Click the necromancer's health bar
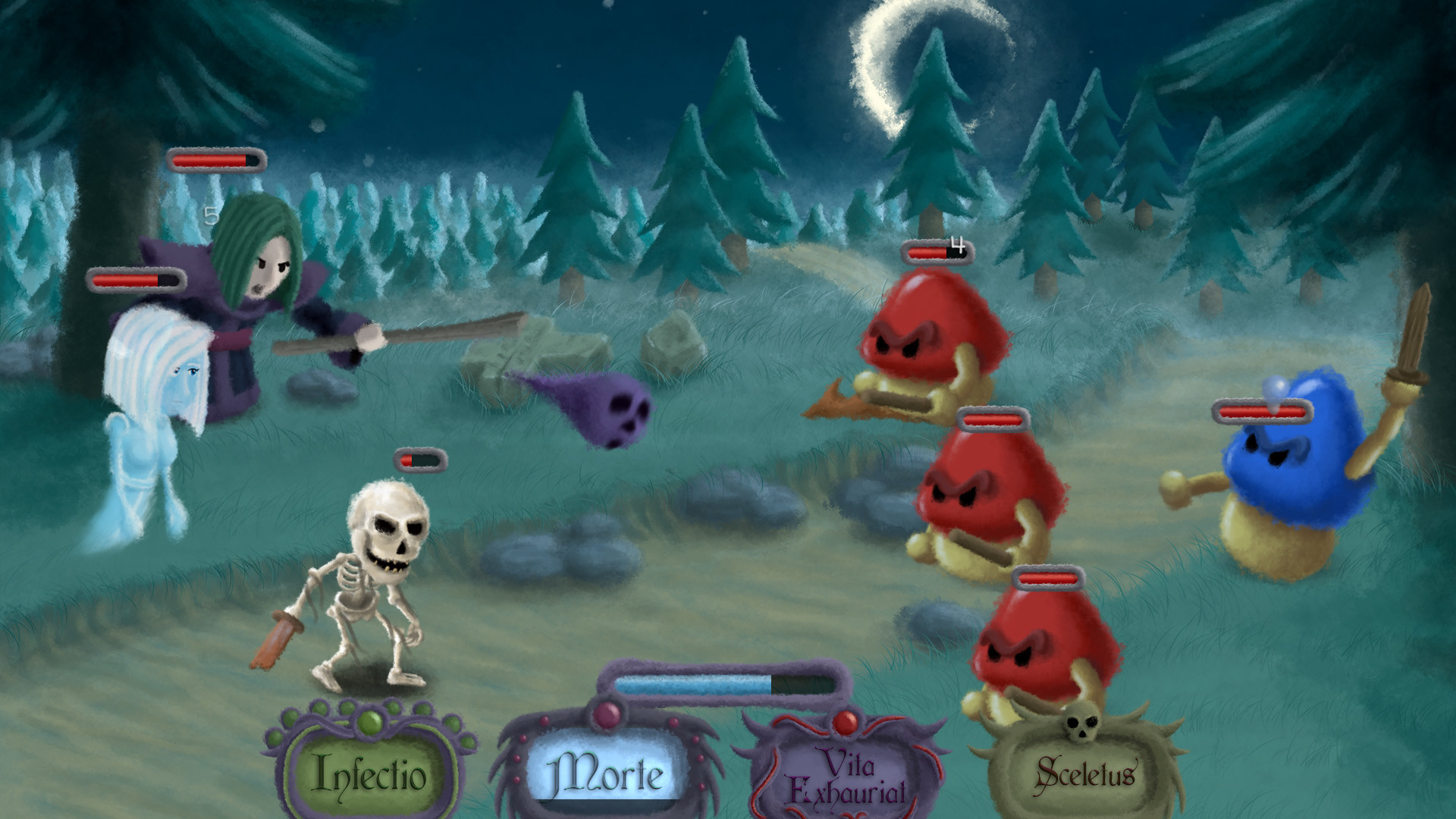This screenshot has width=1456, height=819. 216,159
